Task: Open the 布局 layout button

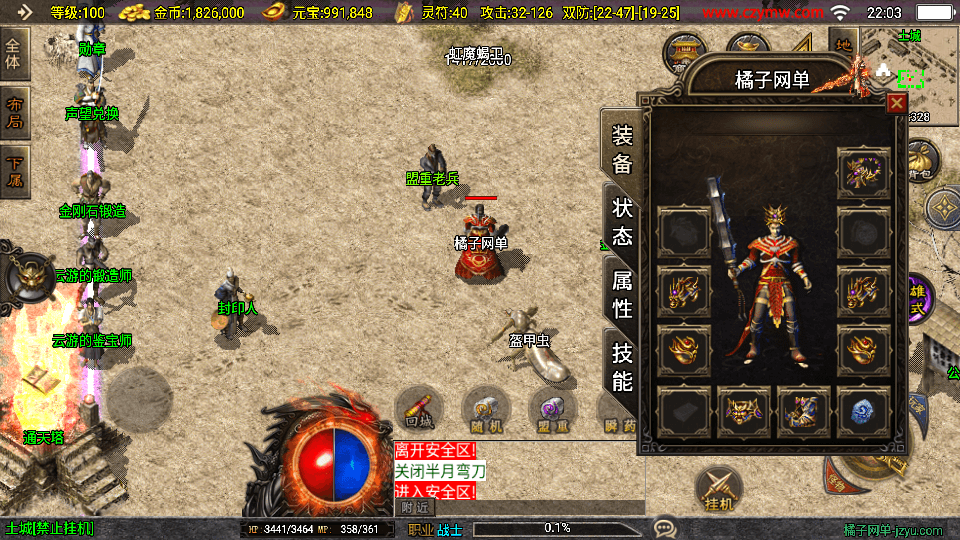Action: [16, 112]
